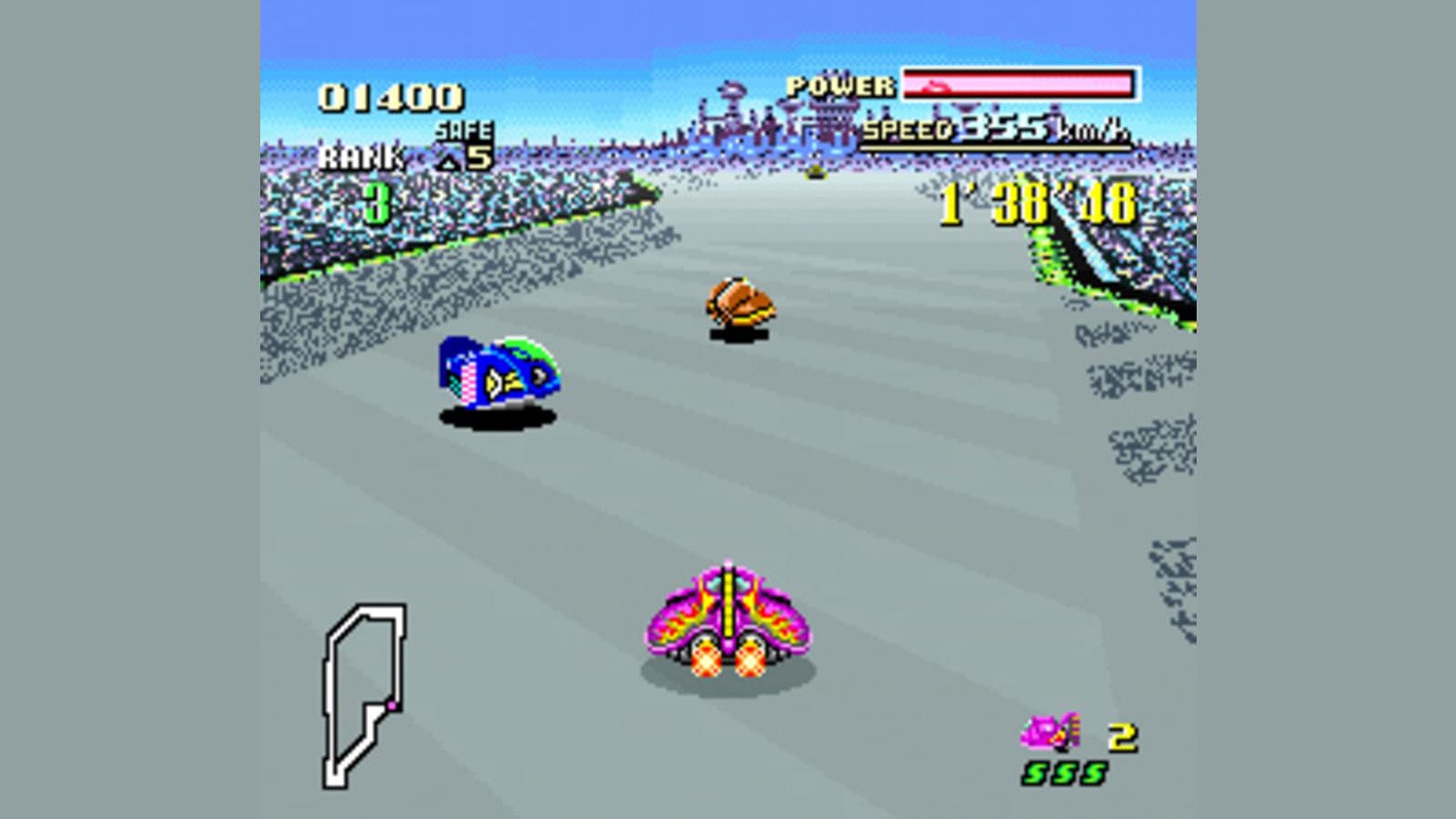Select the RANK label

(x=362, y=155)
